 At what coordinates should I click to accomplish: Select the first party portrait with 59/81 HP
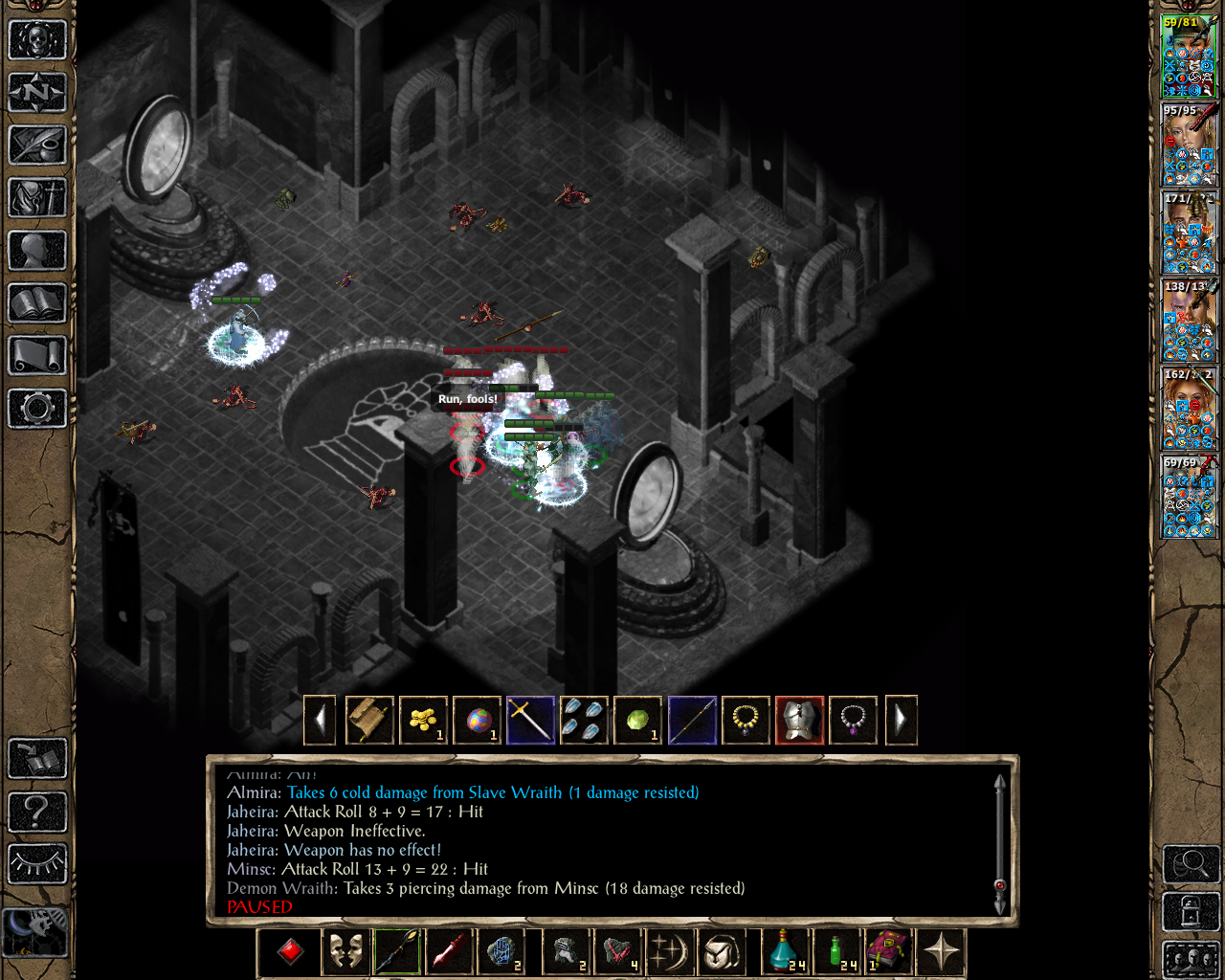coord(1189,56)
